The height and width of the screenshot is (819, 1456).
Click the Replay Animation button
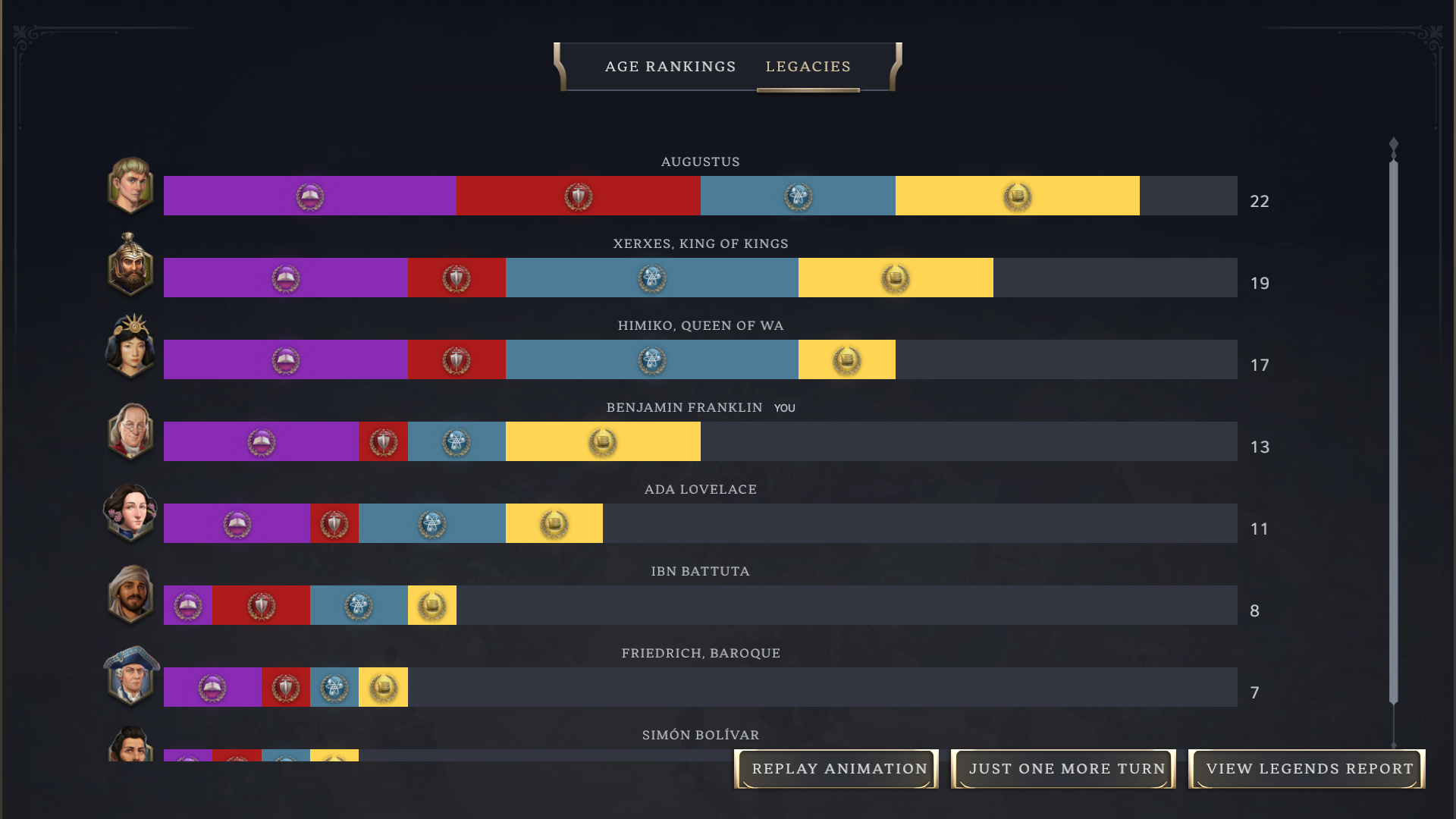[837, 768]
